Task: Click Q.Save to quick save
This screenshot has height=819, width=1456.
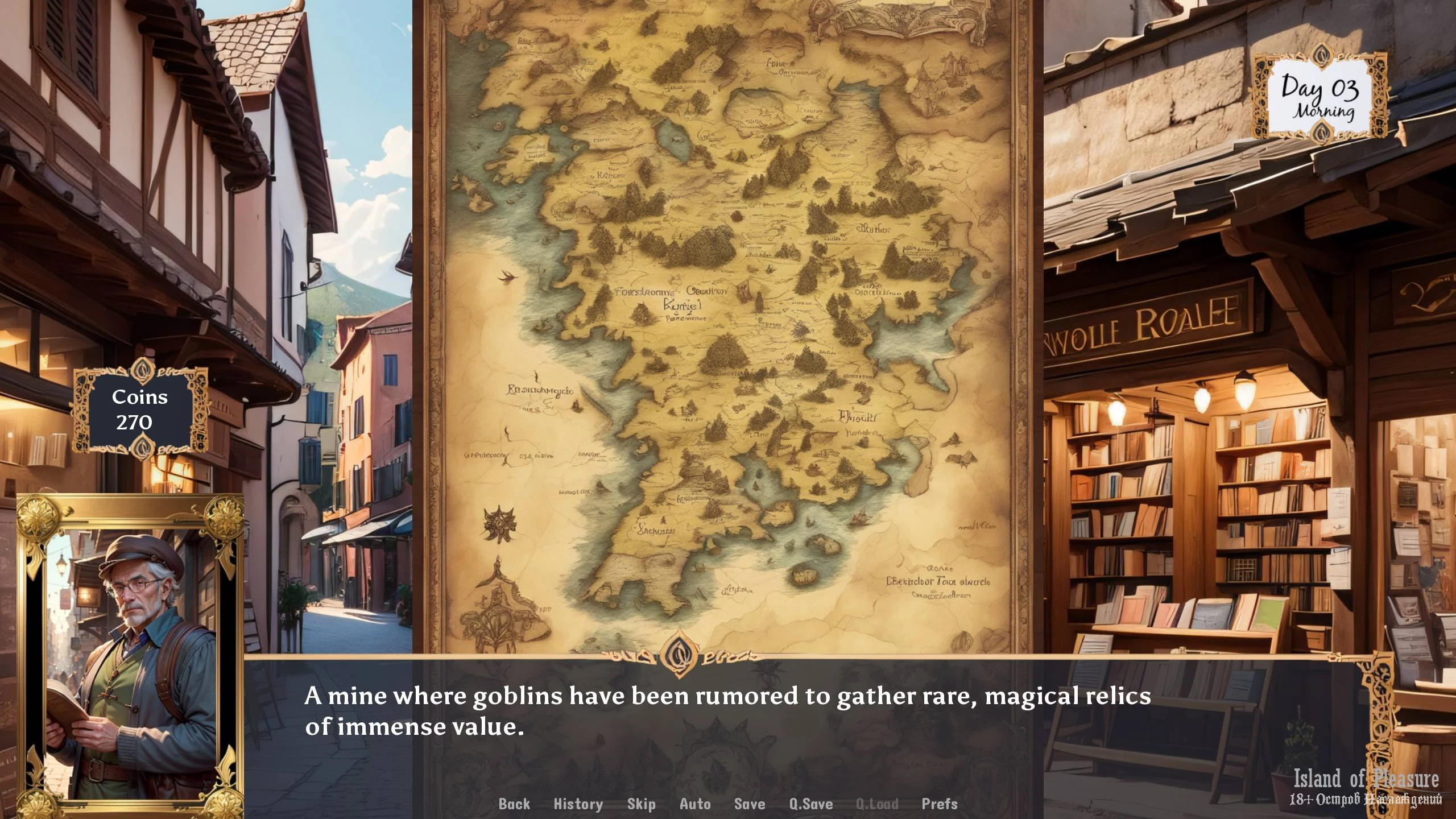Action: coord(810,804)
